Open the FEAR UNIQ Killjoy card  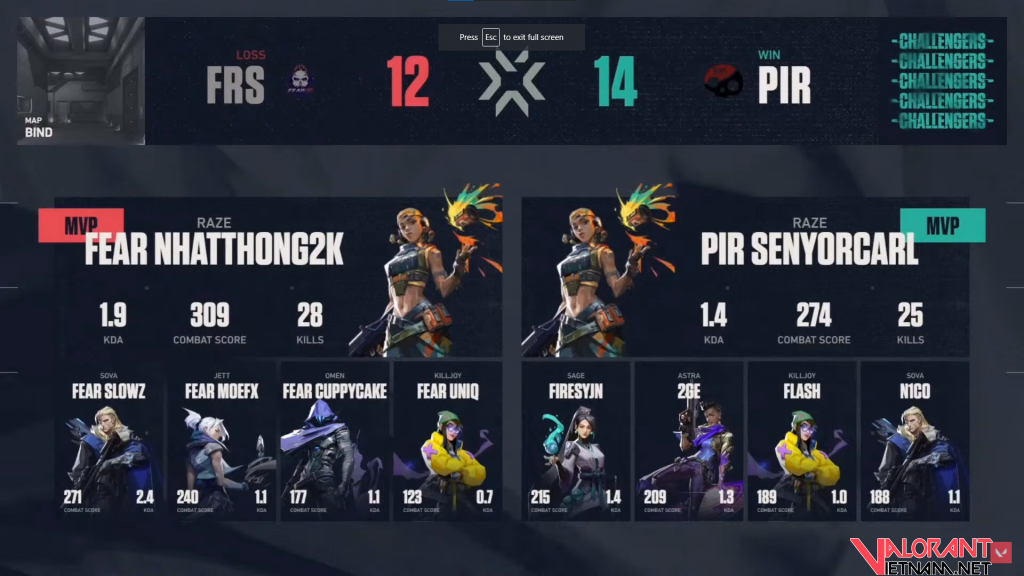(447, 441)
